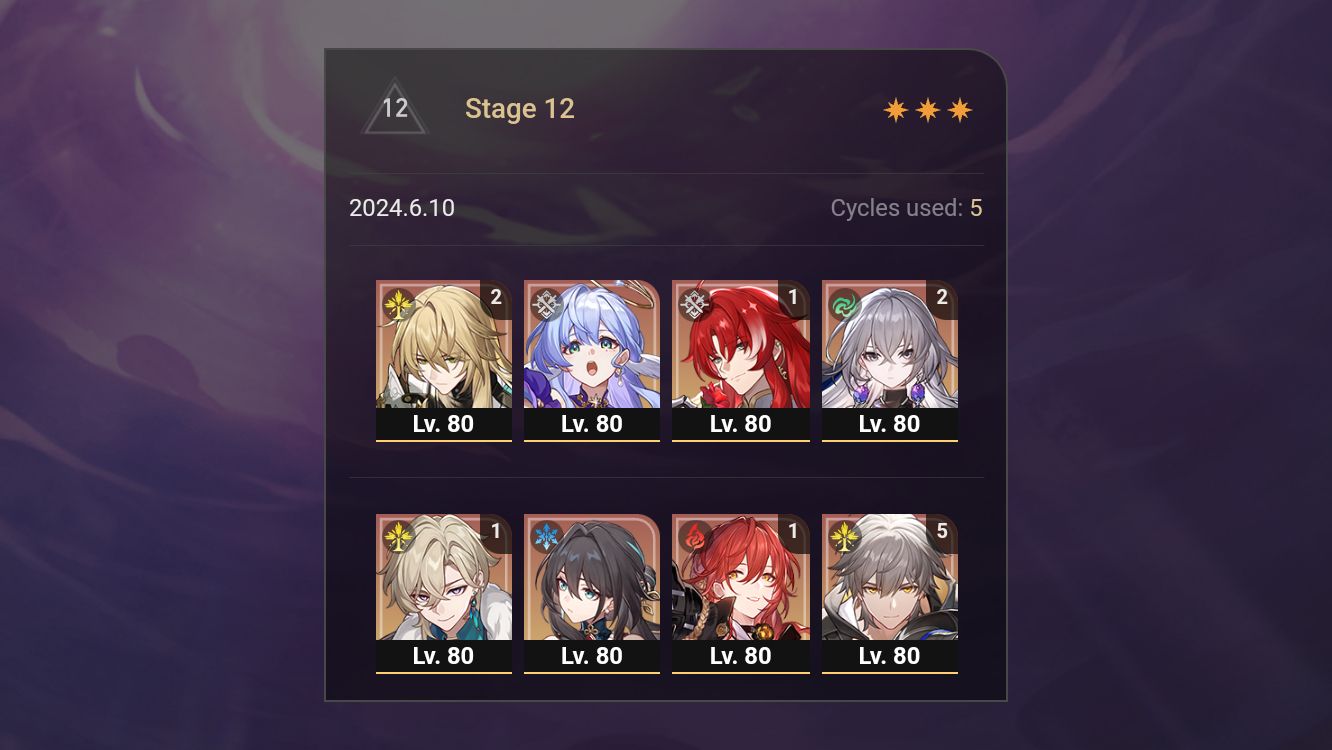Click Bronya's Eidolon 2 badge
Screen dimensions: 1332x750
(944, 297)
